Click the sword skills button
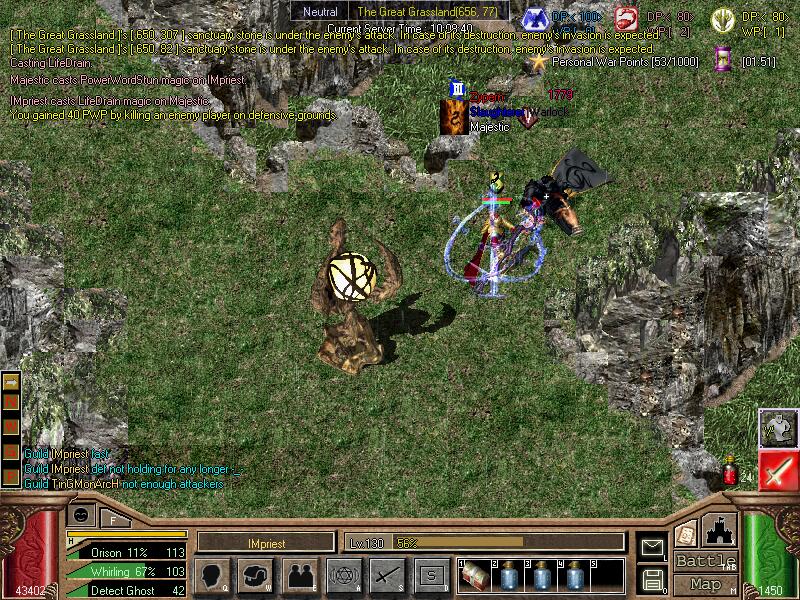The image size is (800, 600). coord(387,576)
